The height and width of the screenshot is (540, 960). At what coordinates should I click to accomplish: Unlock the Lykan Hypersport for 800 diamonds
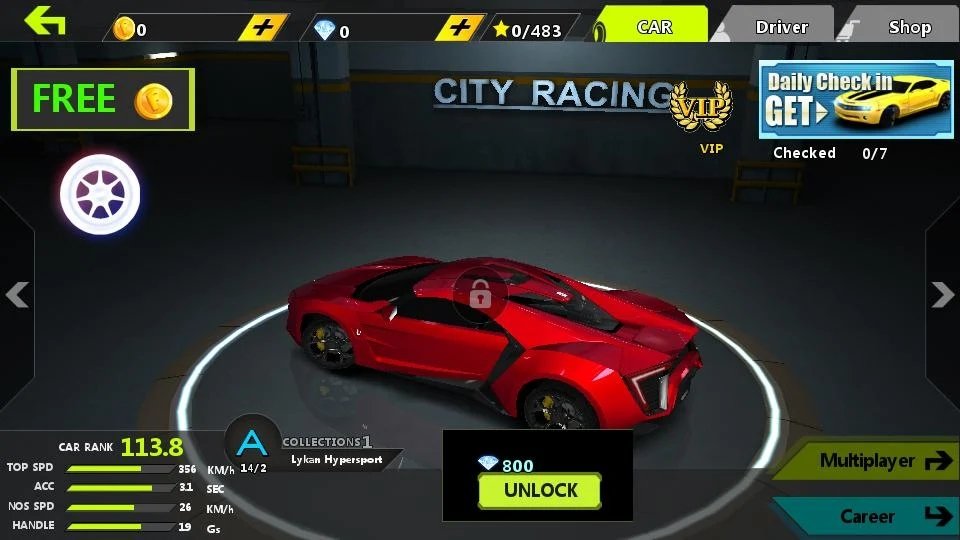pos(540,490)
